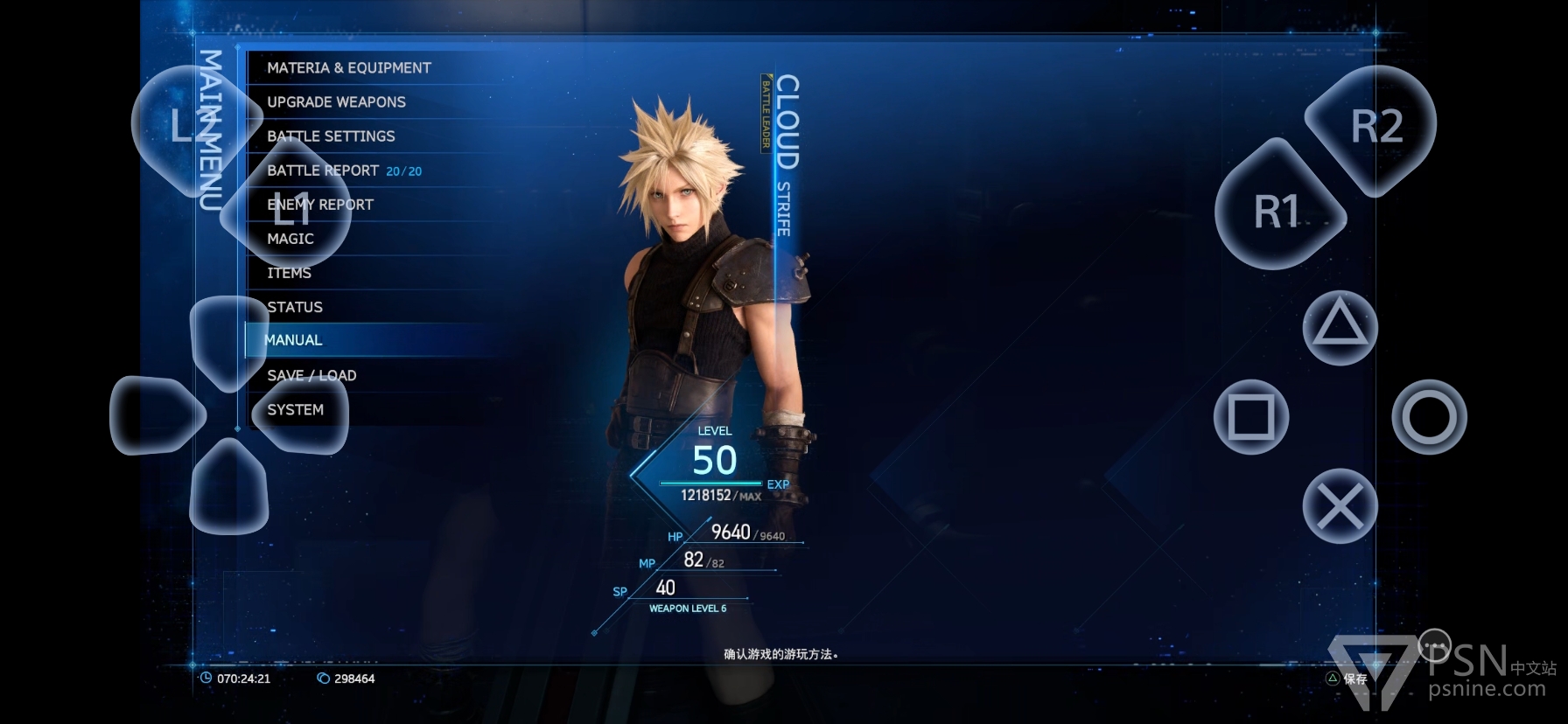Image resolution: width=1568 pixels, height=724 pixels.
Task: Tap the triangle overlay button
Action: (1340, 328)
